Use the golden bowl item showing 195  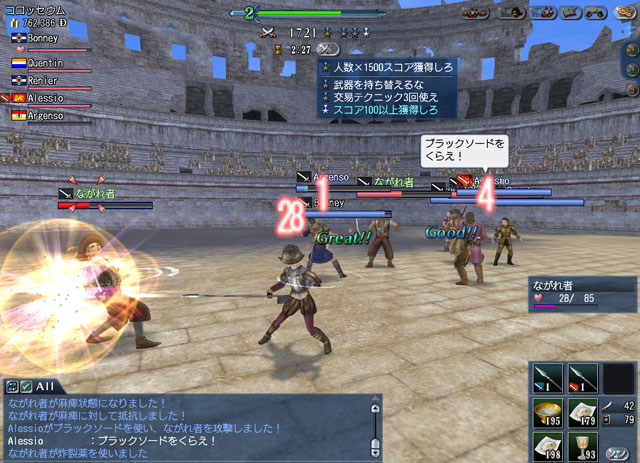point(547,412)
